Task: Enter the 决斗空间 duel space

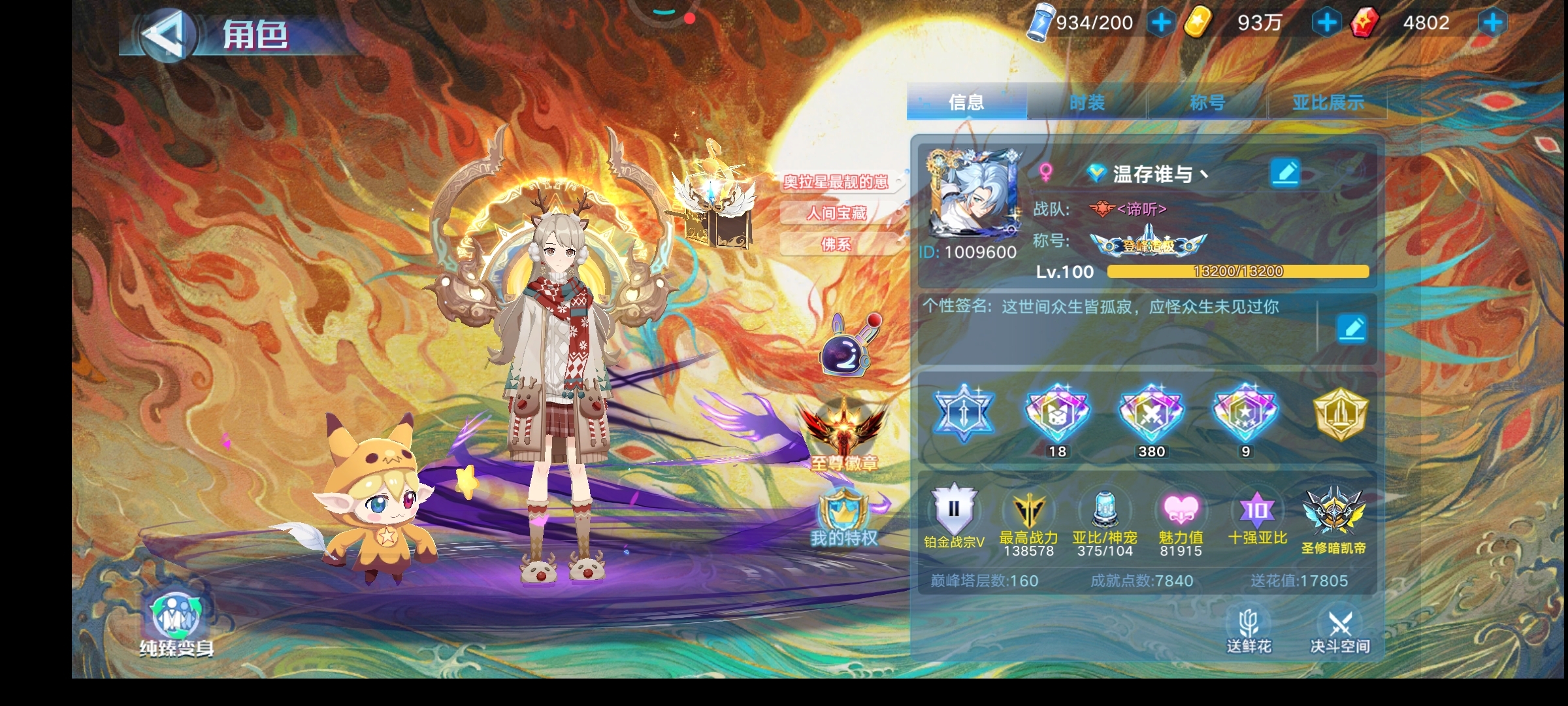Action: coord(1340,631)
